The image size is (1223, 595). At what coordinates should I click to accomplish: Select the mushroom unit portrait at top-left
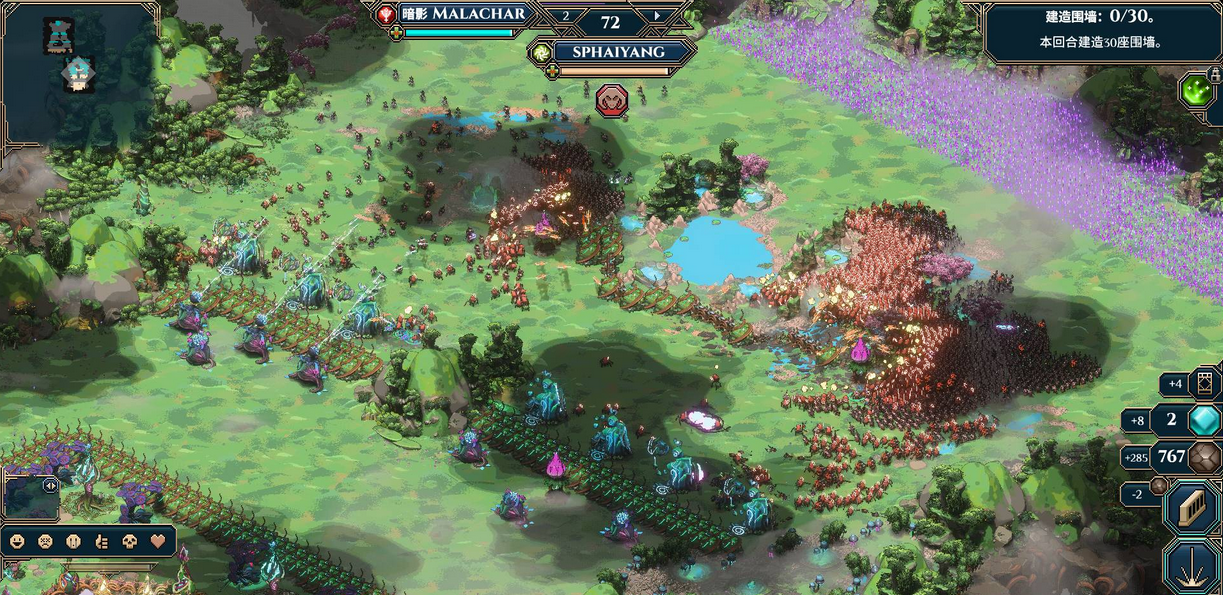78,73
